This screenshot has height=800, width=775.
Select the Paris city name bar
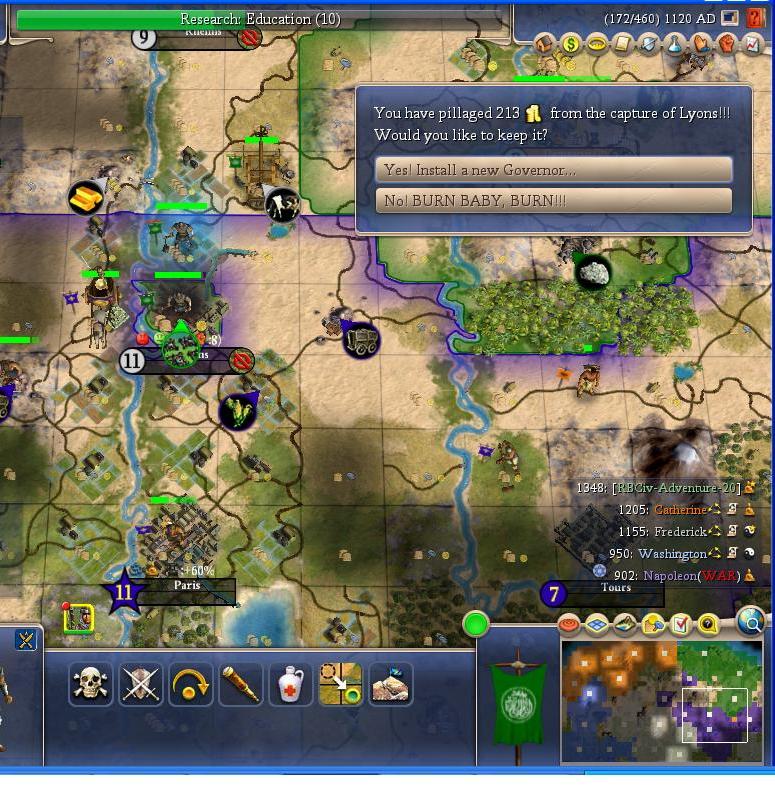point(185,590)
